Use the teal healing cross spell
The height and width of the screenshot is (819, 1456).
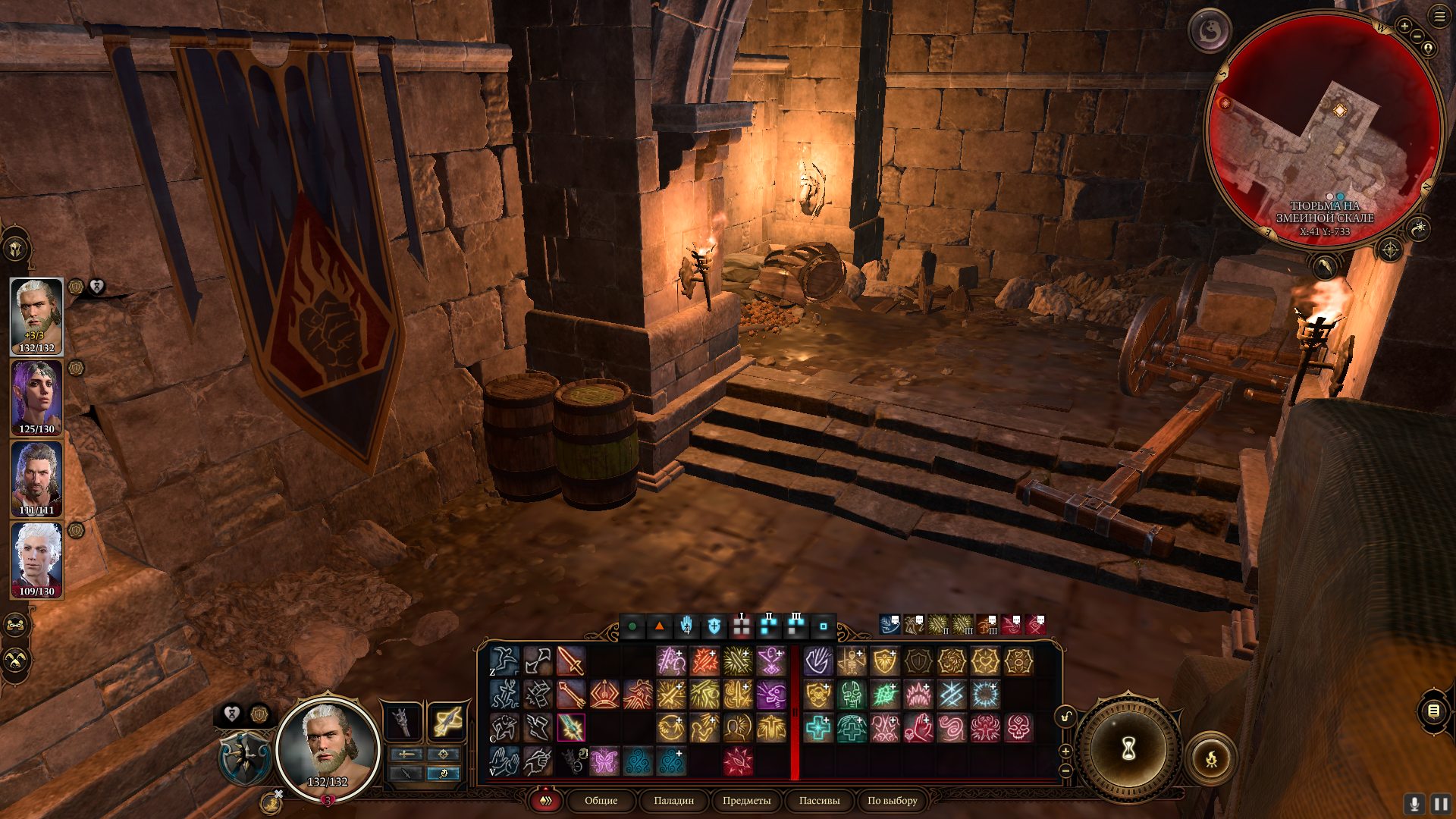point(818,728)
